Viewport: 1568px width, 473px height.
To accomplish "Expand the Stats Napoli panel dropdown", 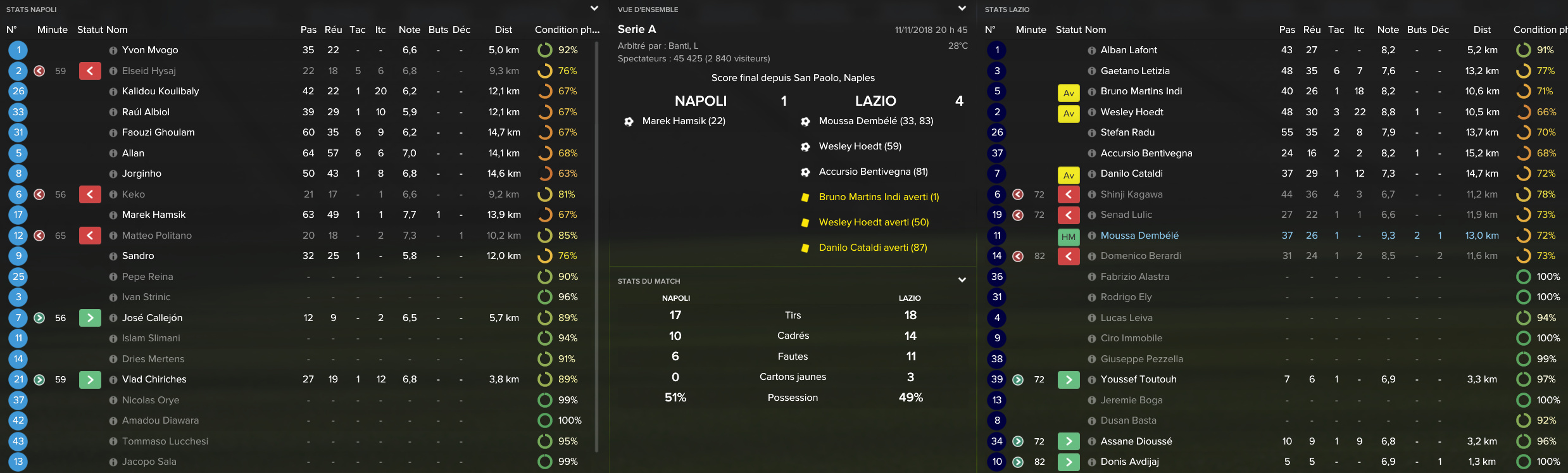I will [x=594, y=9].
